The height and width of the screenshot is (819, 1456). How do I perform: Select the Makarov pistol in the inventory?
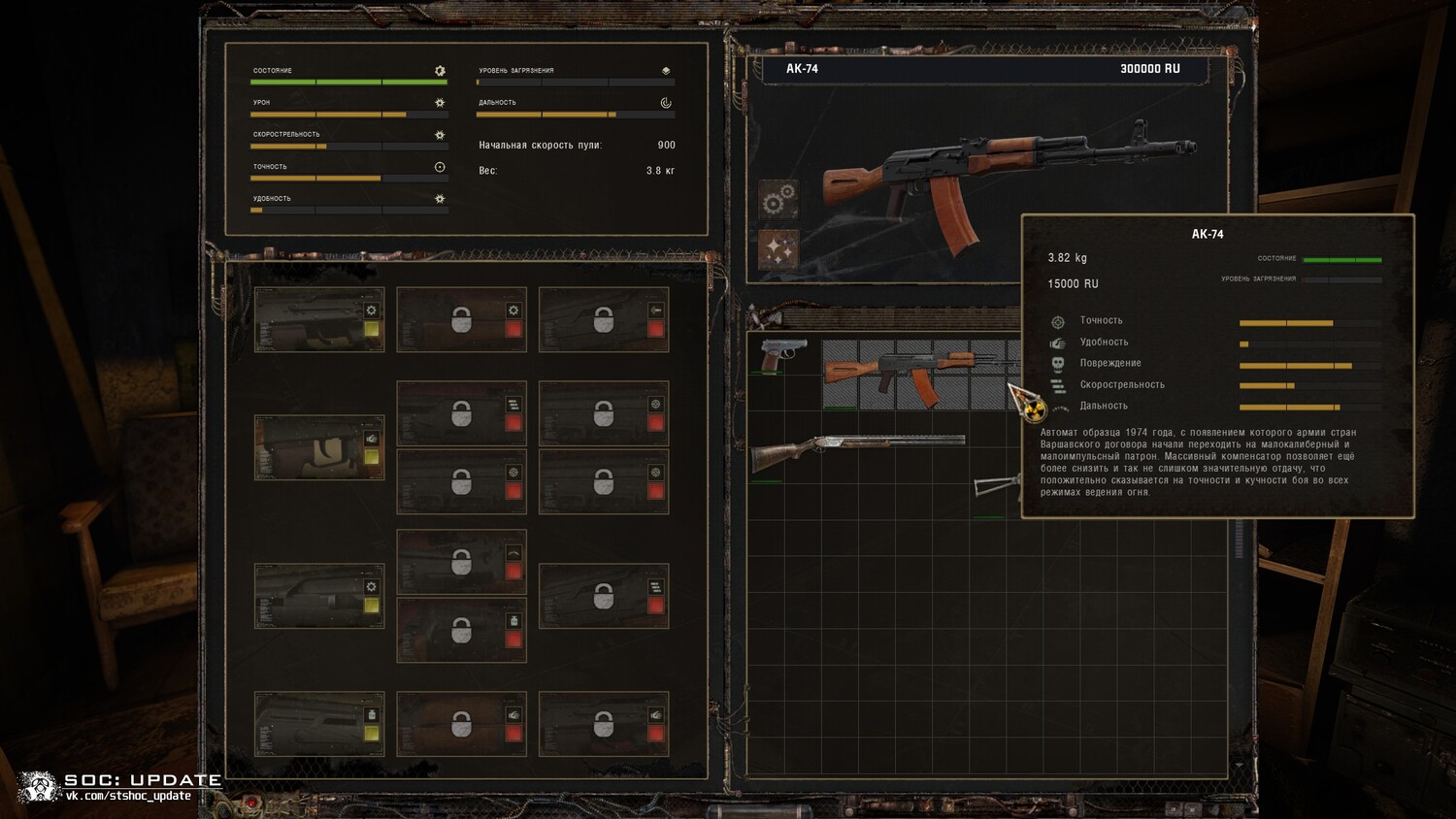(x=782, y=355)
